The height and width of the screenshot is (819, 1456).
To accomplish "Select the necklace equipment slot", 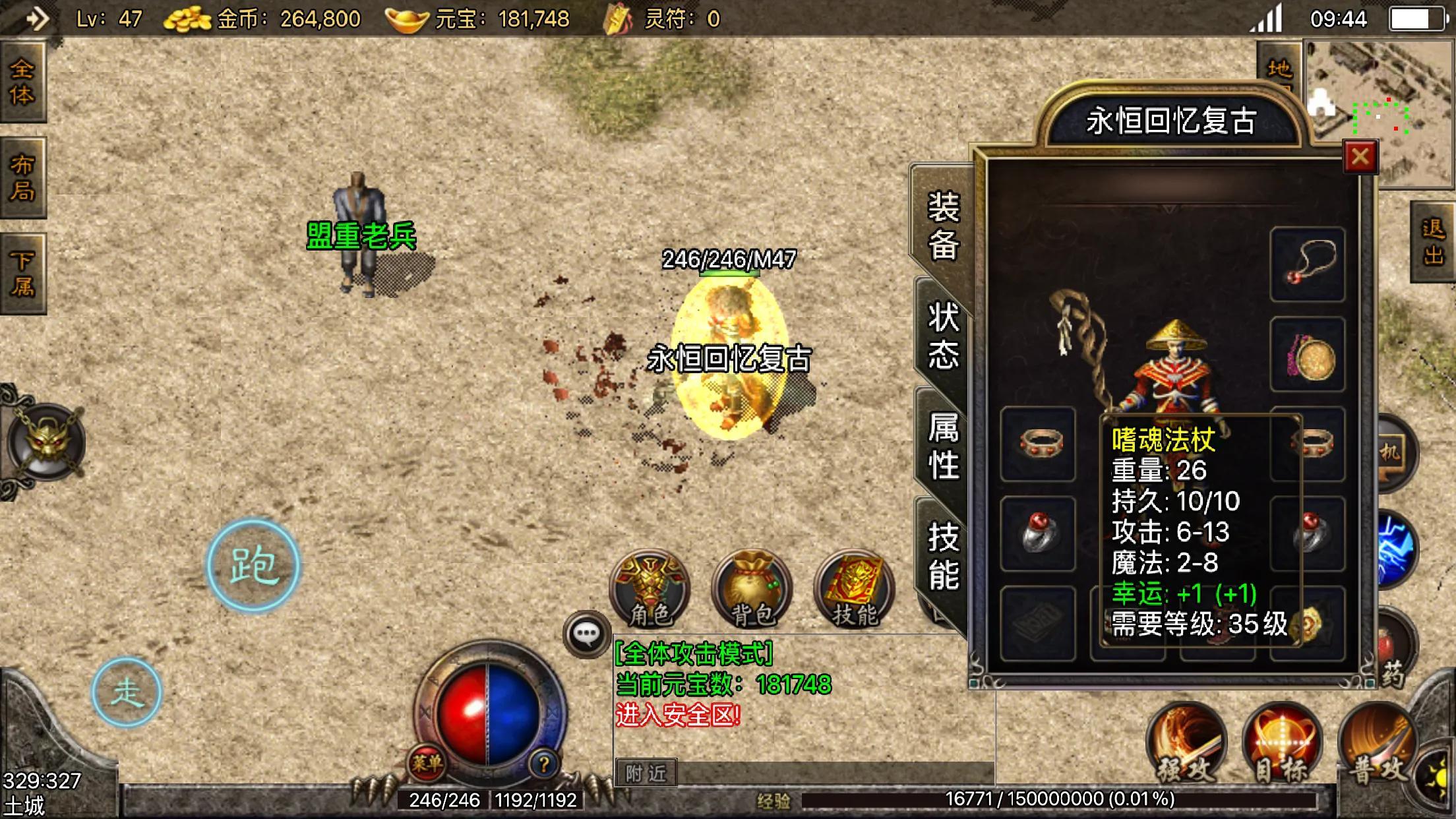I will (1308, 264).
